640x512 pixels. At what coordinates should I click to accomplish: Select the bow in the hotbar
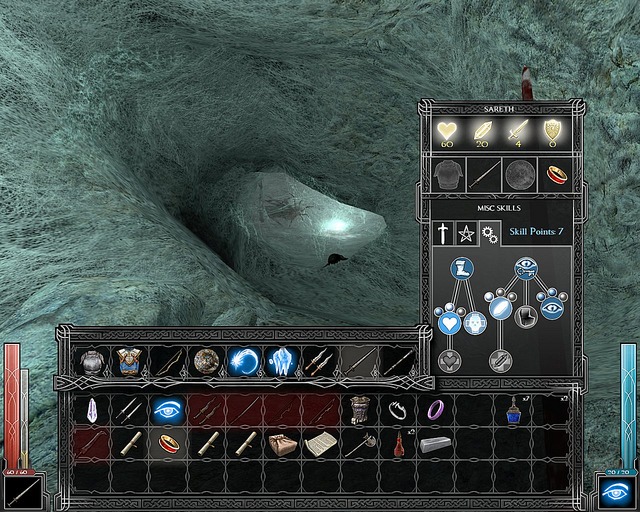[x=168, y=361]
